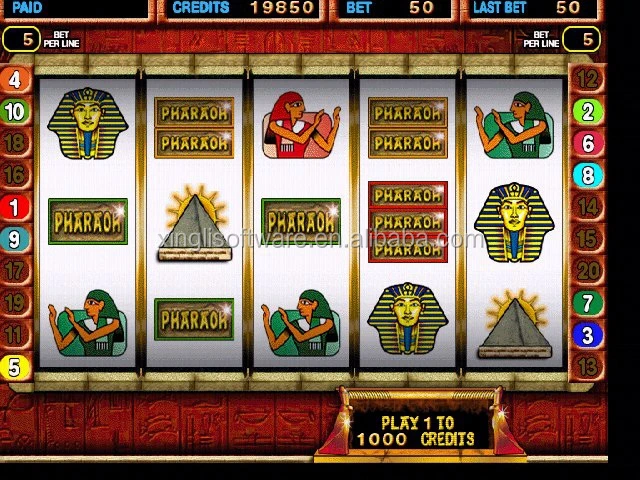Image resolution: width=640 pixels, height=480 pixels.
Task: Choose the unlit payline 11 marker
Action: [15, 334]
